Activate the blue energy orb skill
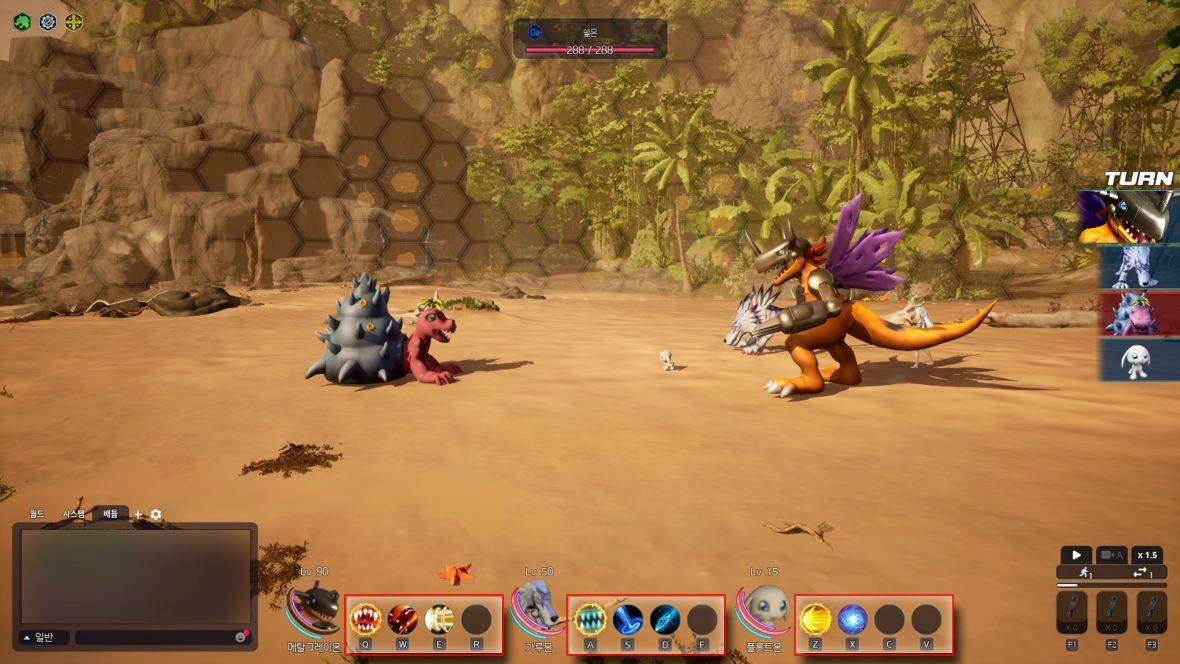The height and width of the screenshot is (664, 1180). 852,619
